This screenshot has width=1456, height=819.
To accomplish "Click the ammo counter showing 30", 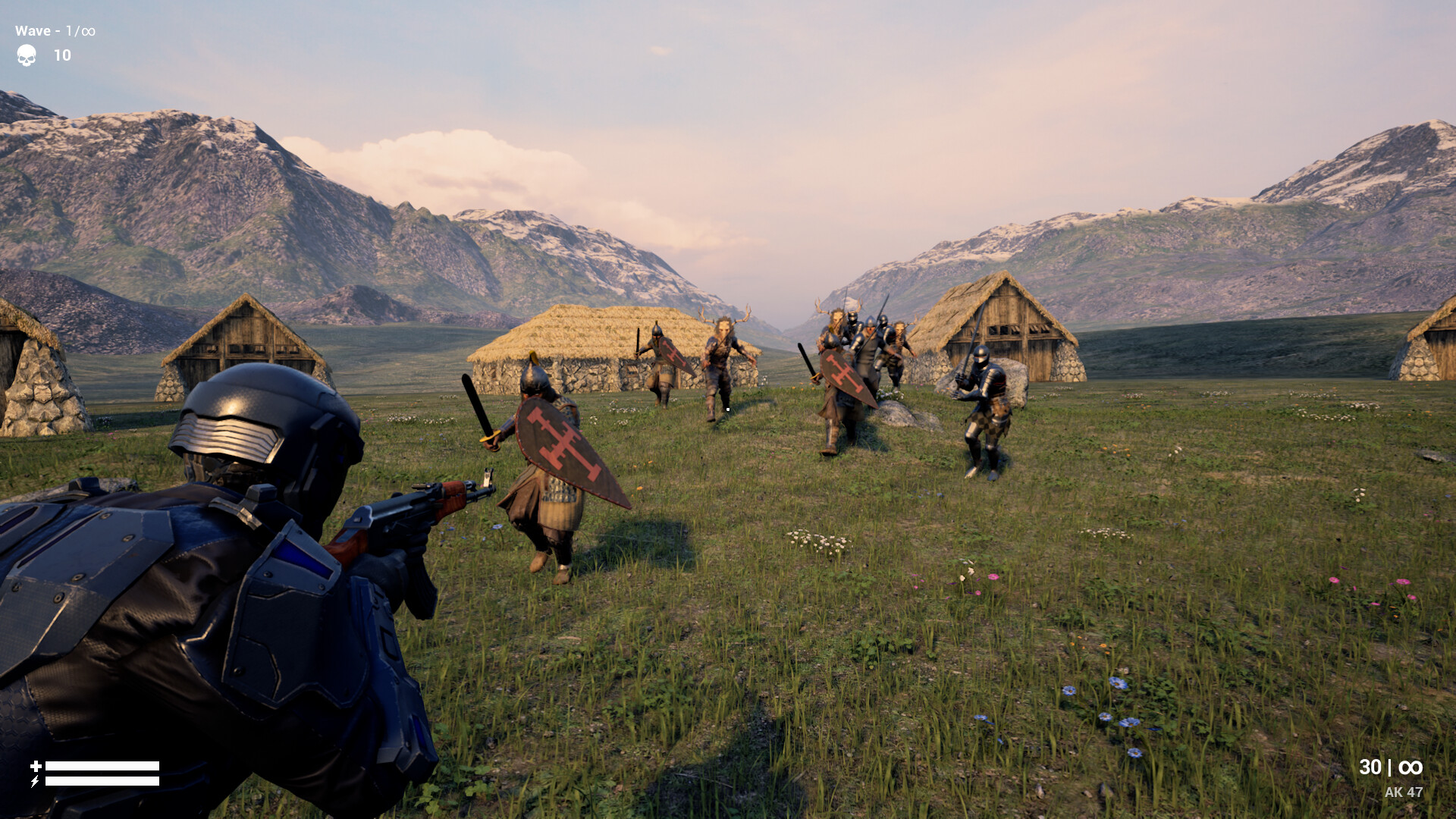I will (x=1370, y=767).
